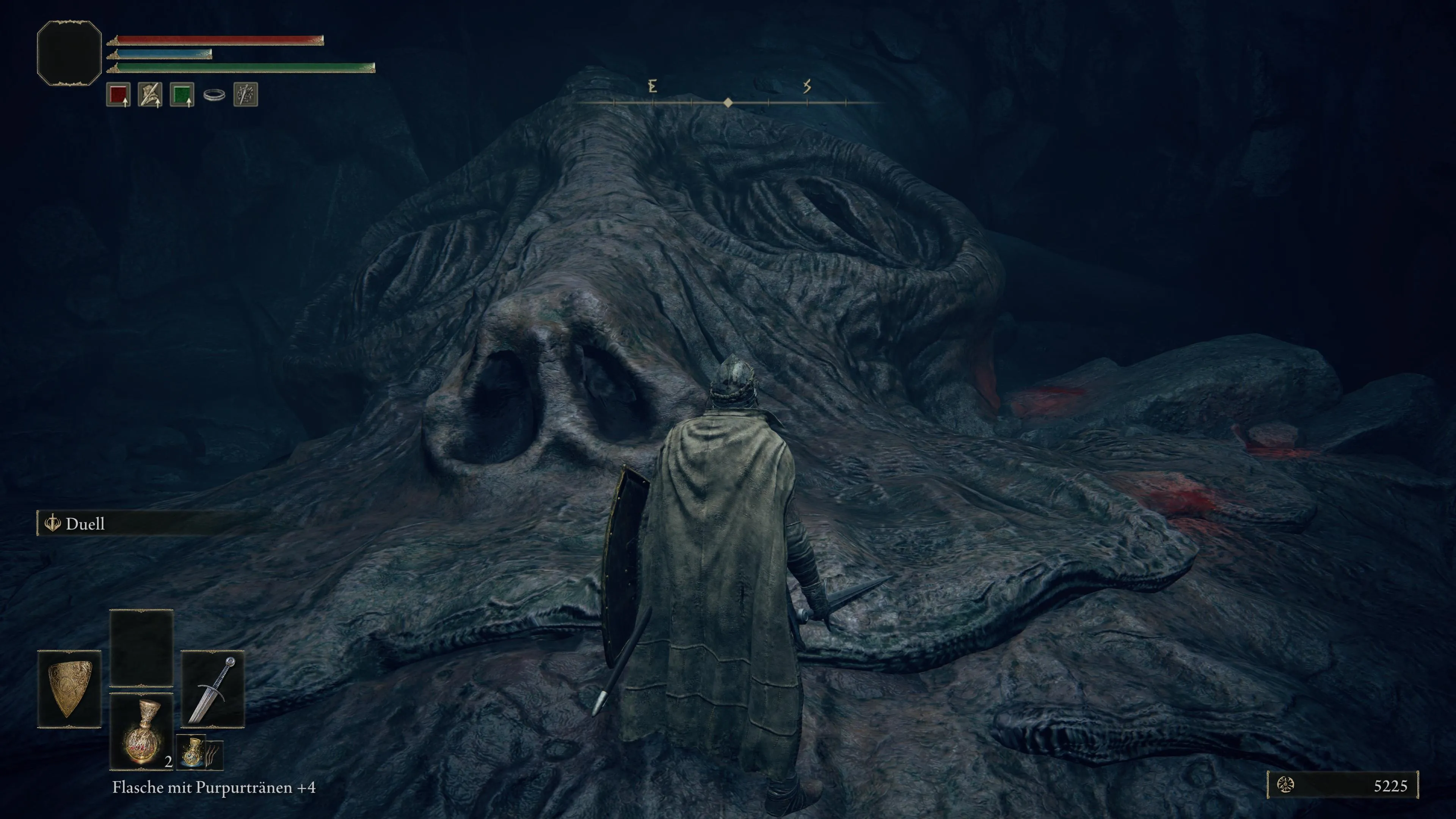Use the Flasche mit Purpurtränen flask
The height and width of the screenshot is (819, 1456).
tap(141, 732)
